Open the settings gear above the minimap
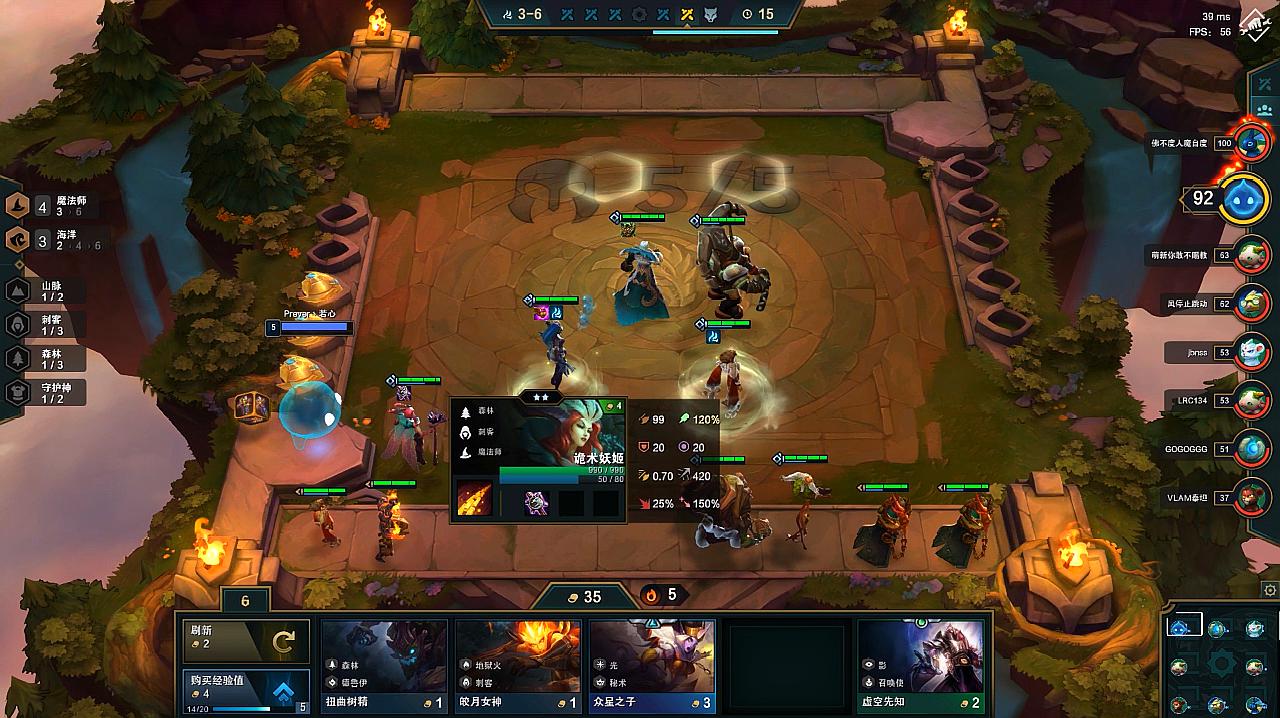The height and width of the screenshot is (718, 1280). [1269, 590]
